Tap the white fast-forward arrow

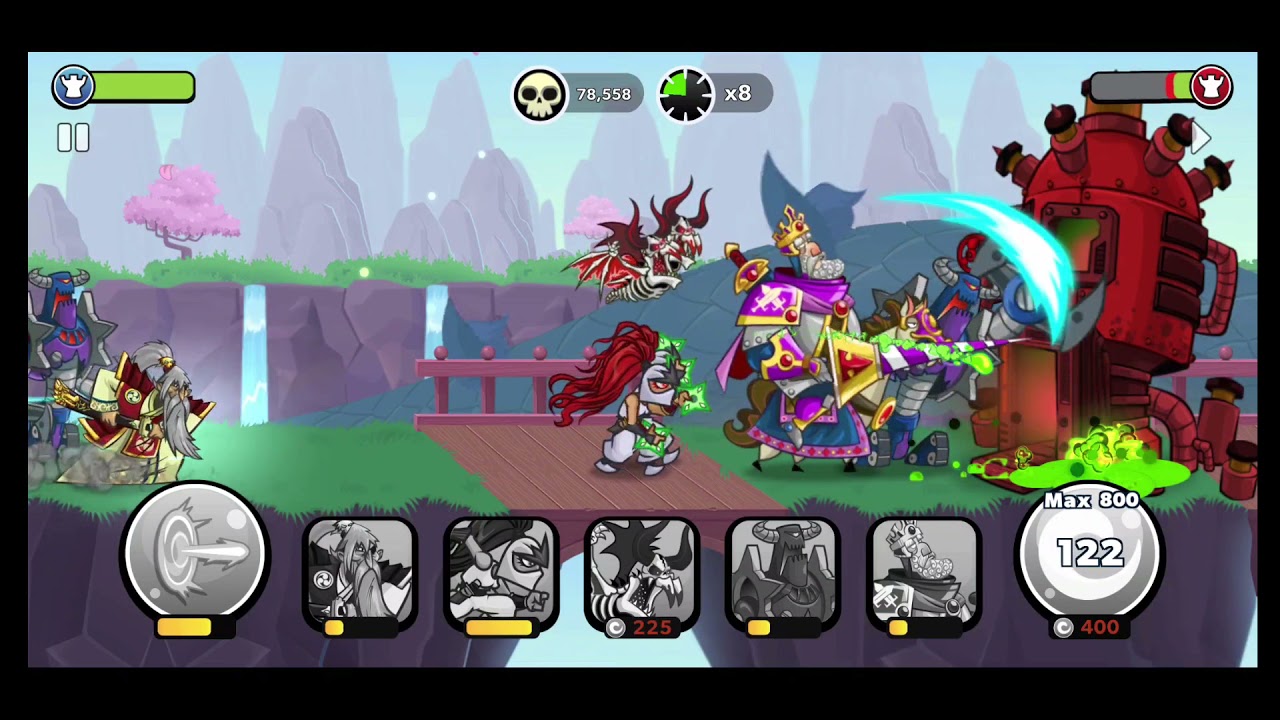click(1201, 139)
